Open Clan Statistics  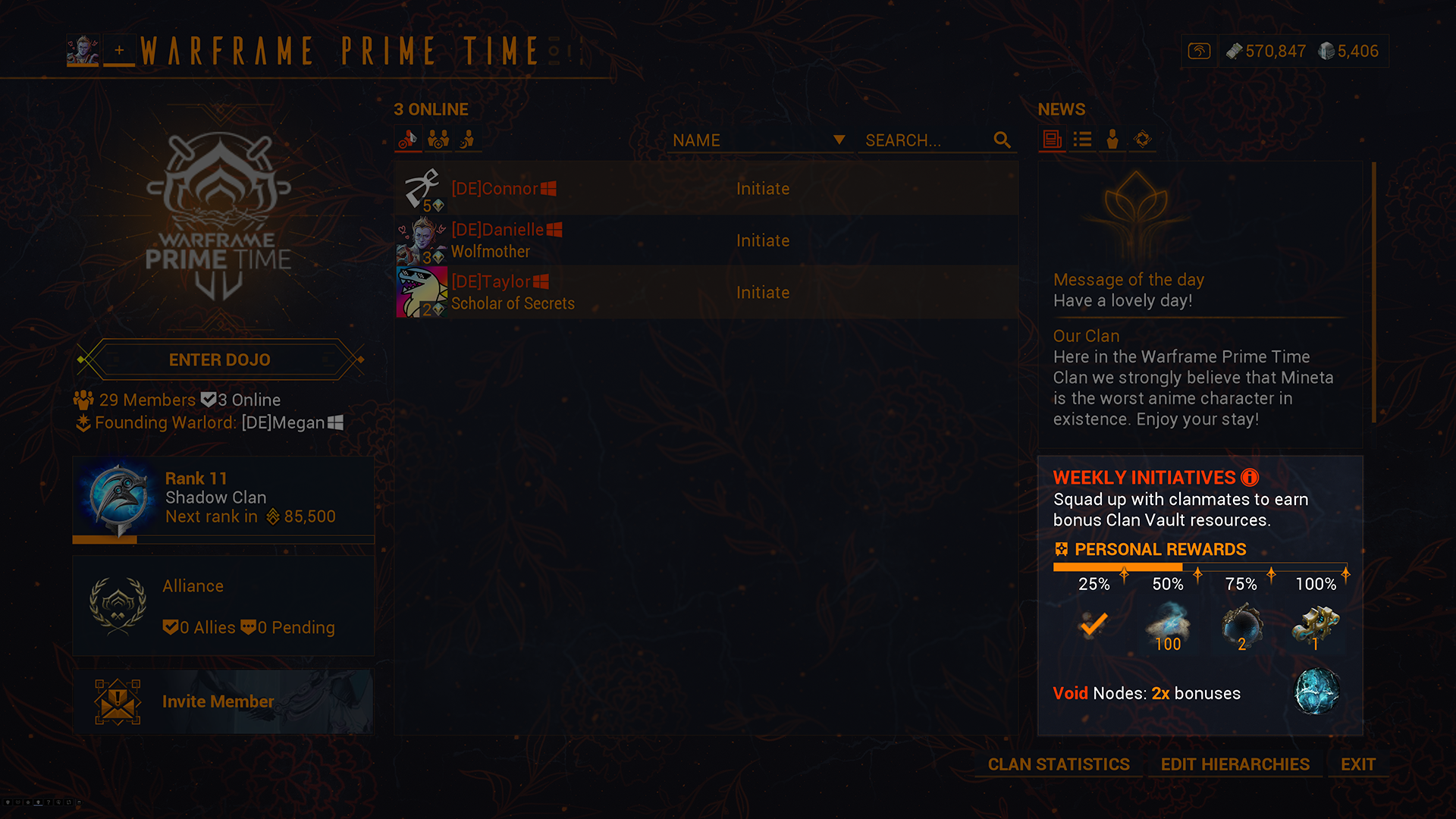coord(1059,764)
